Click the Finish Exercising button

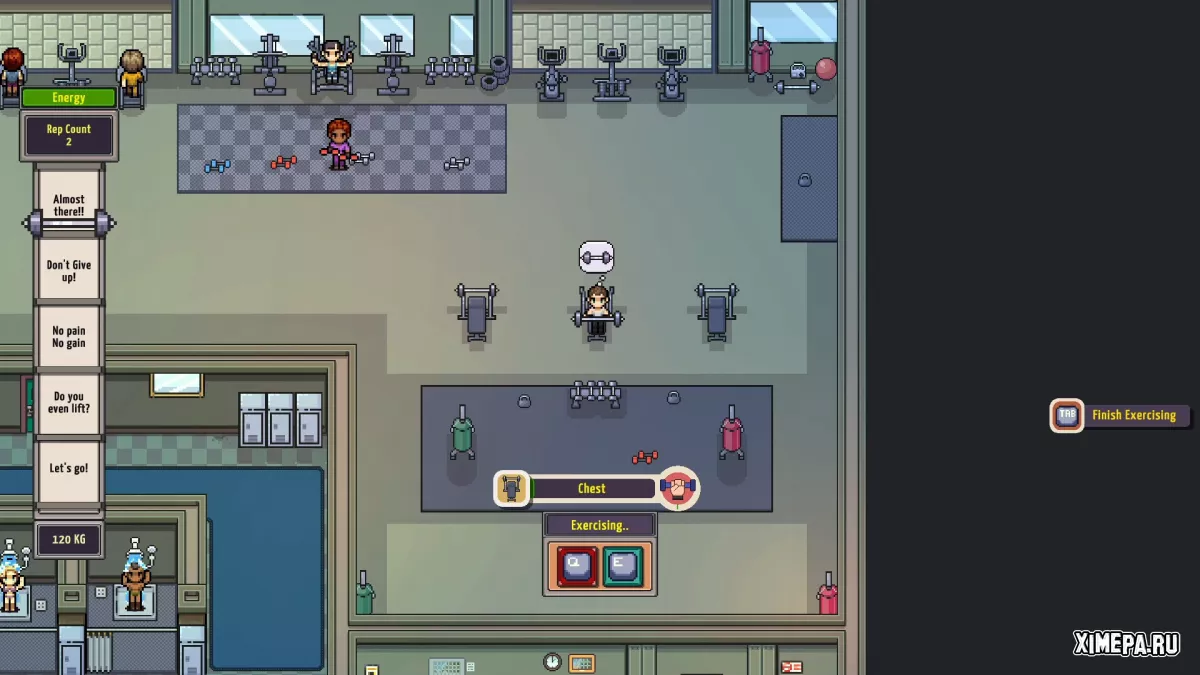tap(1121, 415)
